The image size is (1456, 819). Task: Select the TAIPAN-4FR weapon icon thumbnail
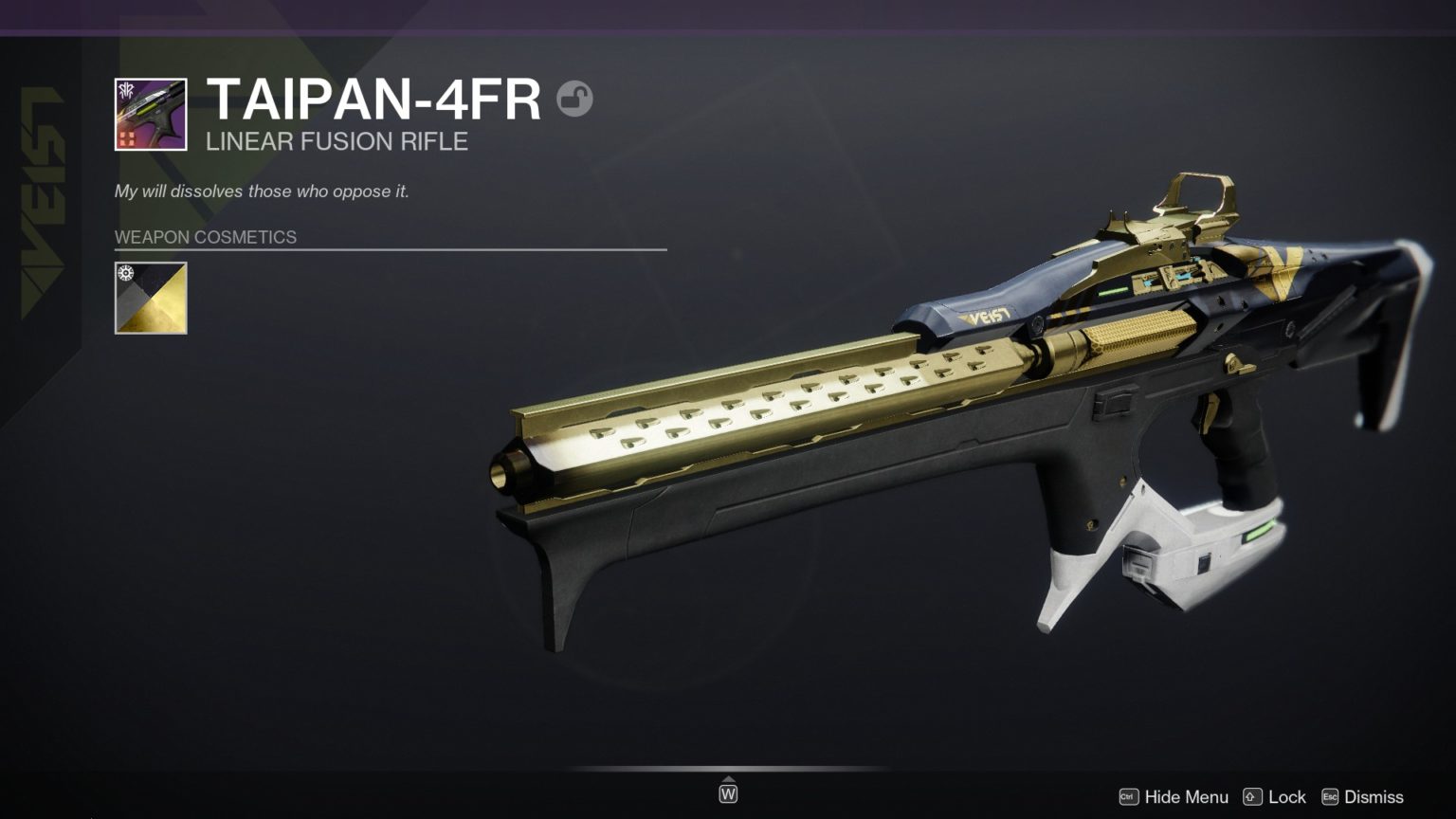coord(150,114)
